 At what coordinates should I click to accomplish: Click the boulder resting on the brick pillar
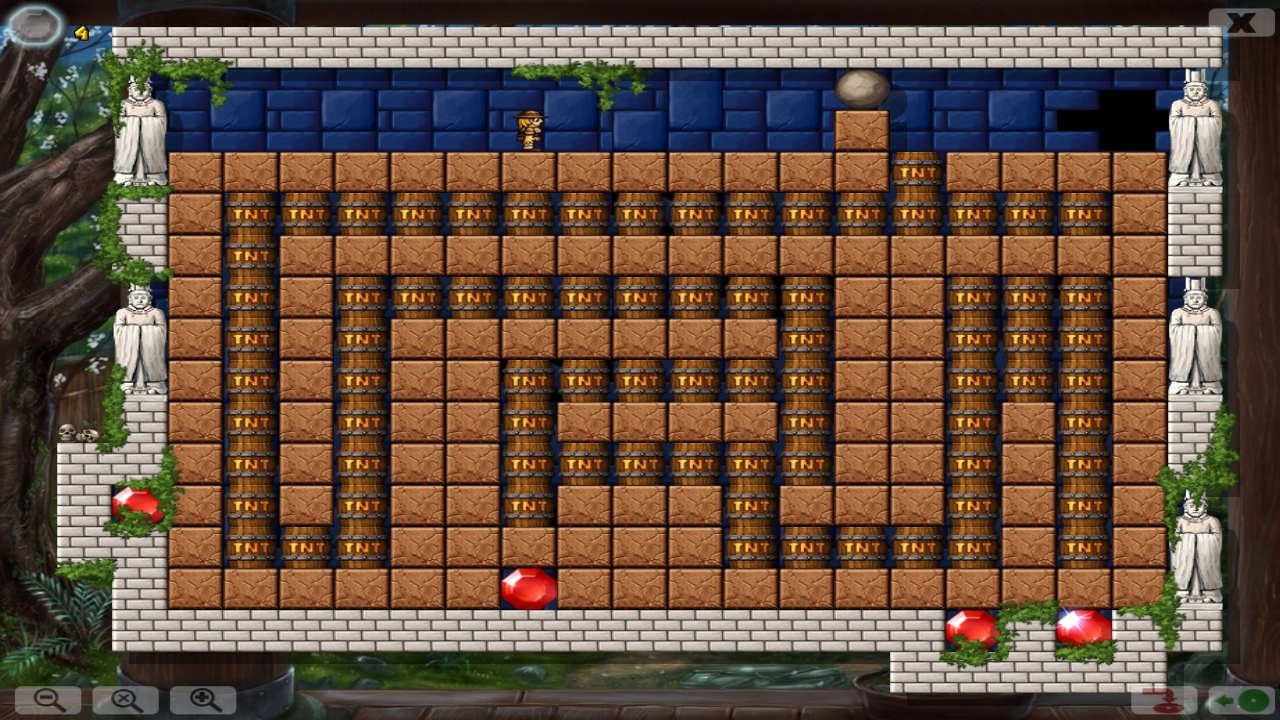[862, 87]
